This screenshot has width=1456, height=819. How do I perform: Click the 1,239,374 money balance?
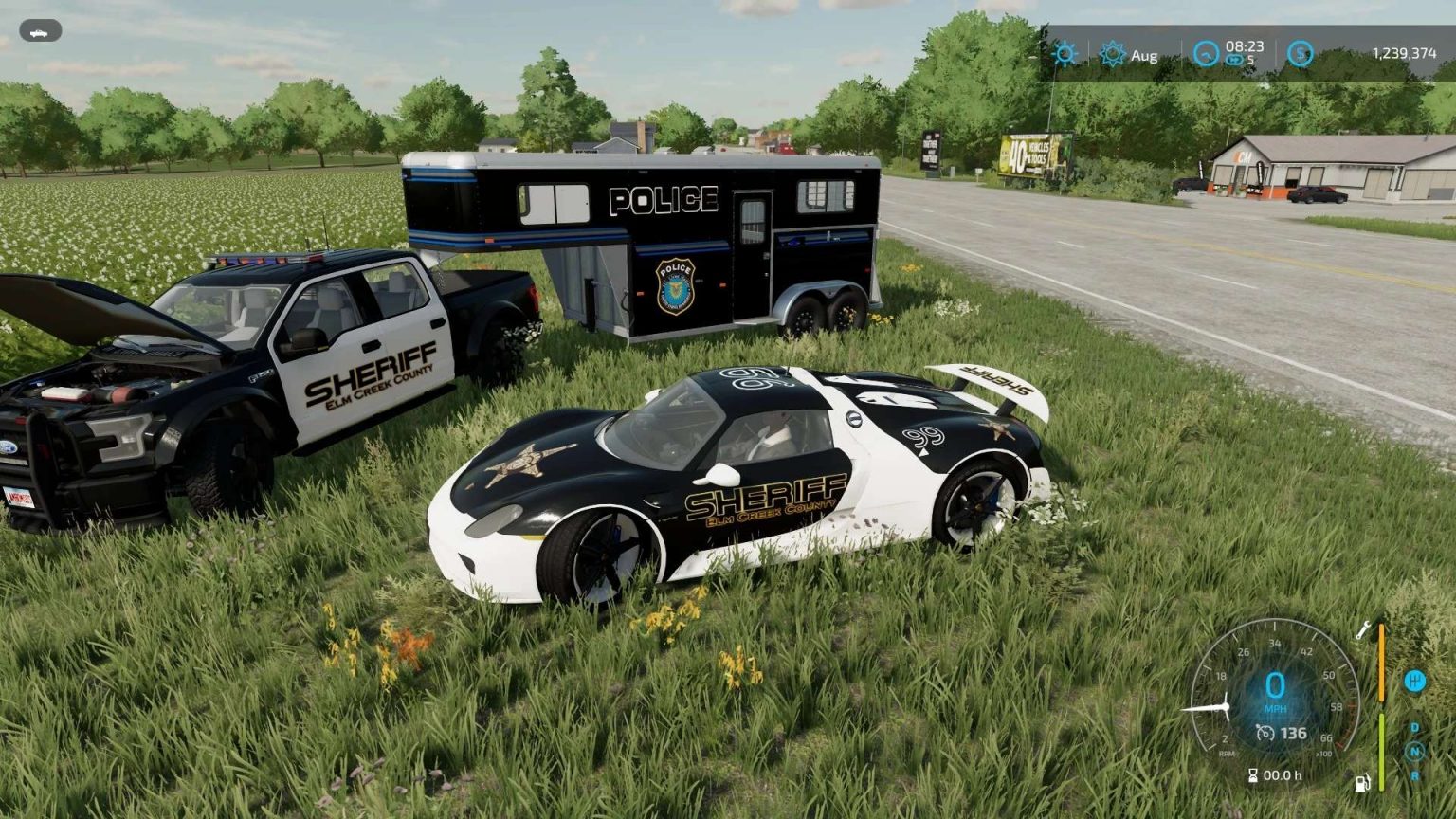(1406, 53)
